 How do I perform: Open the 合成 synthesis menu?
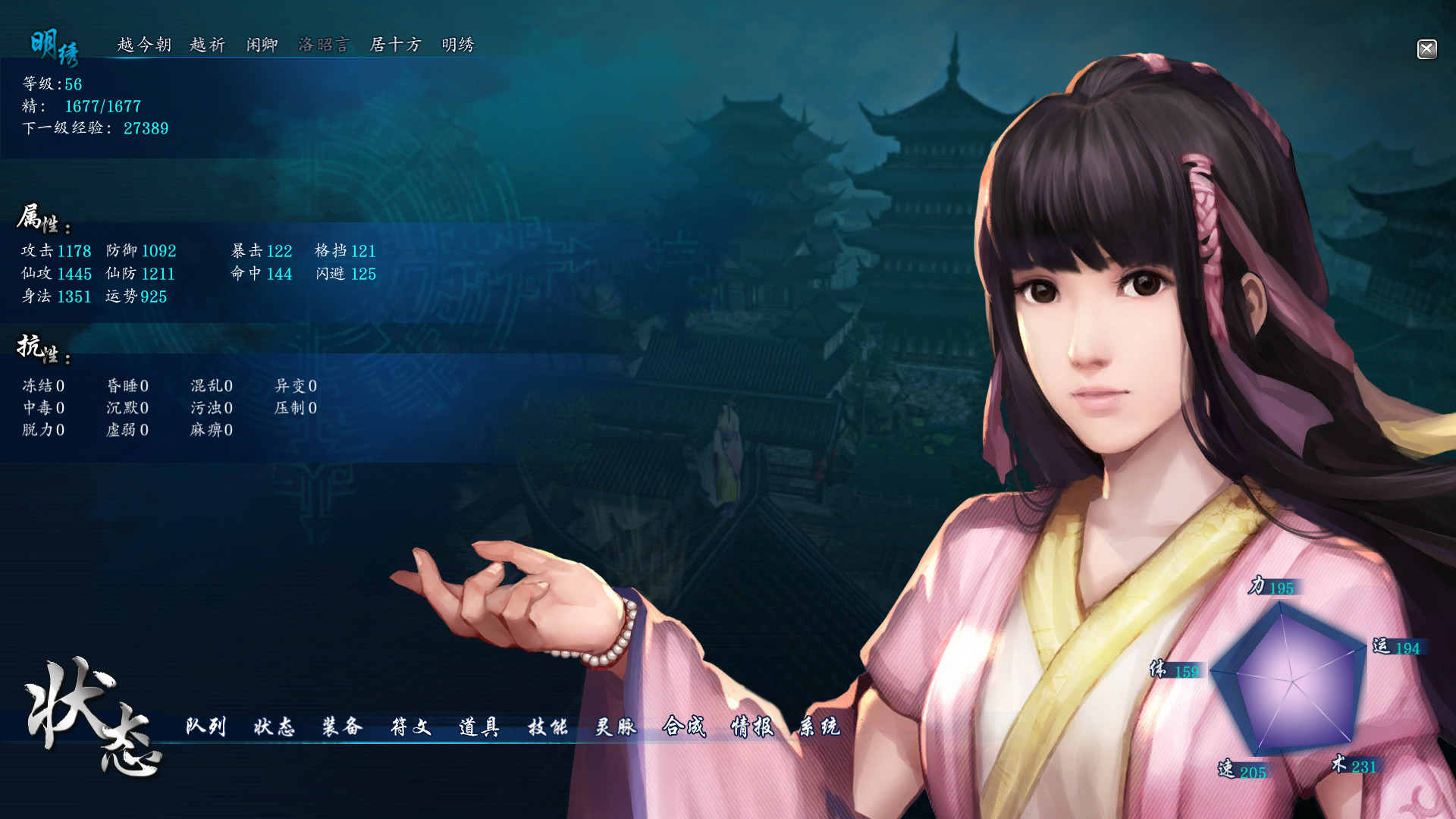685,726
